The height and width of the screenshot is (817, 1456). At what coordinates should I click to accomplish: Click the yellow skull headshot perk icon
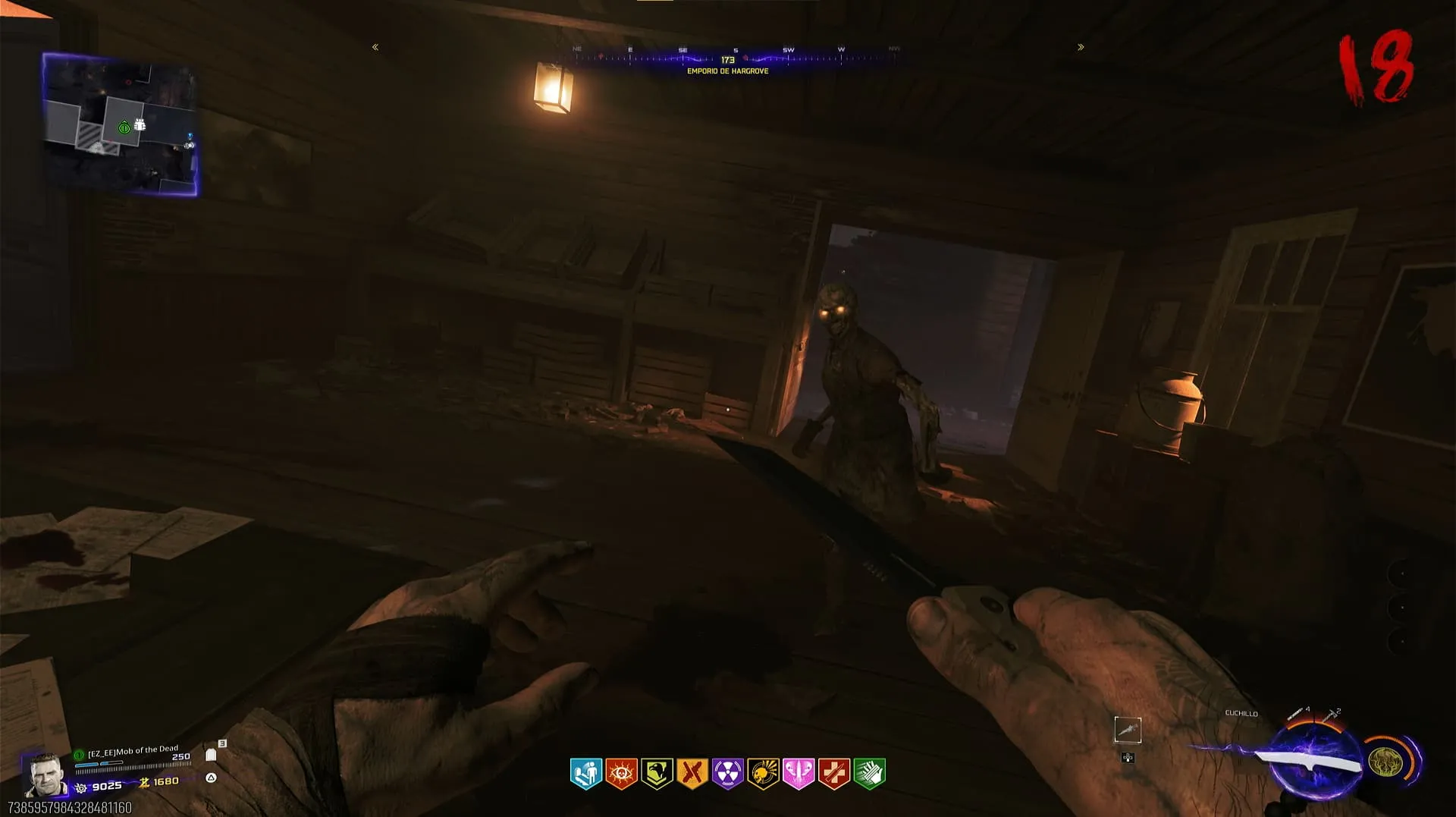[763, 774]
